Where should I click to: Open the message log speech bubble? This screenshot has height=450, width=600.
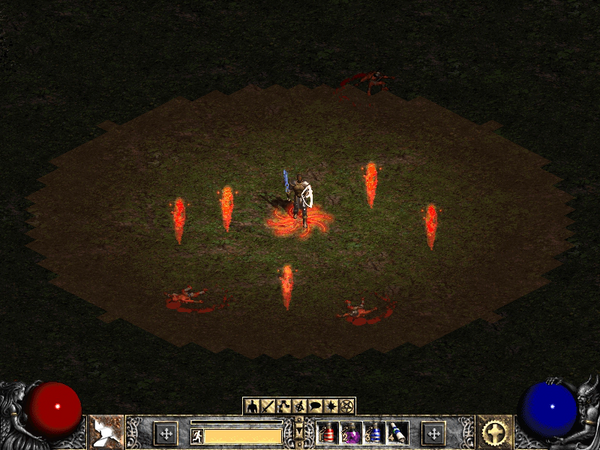[314, 406]
